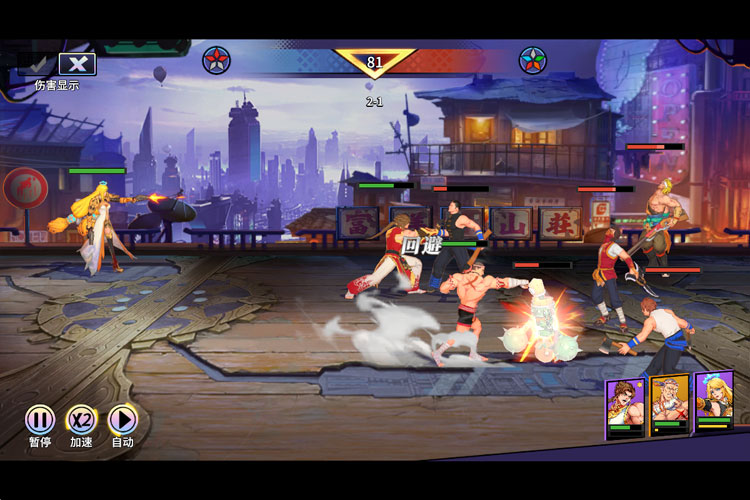Viewport: 750px width, 500px height.
Task: Select the brown-haired fighter portrait card
Action: 625,402
